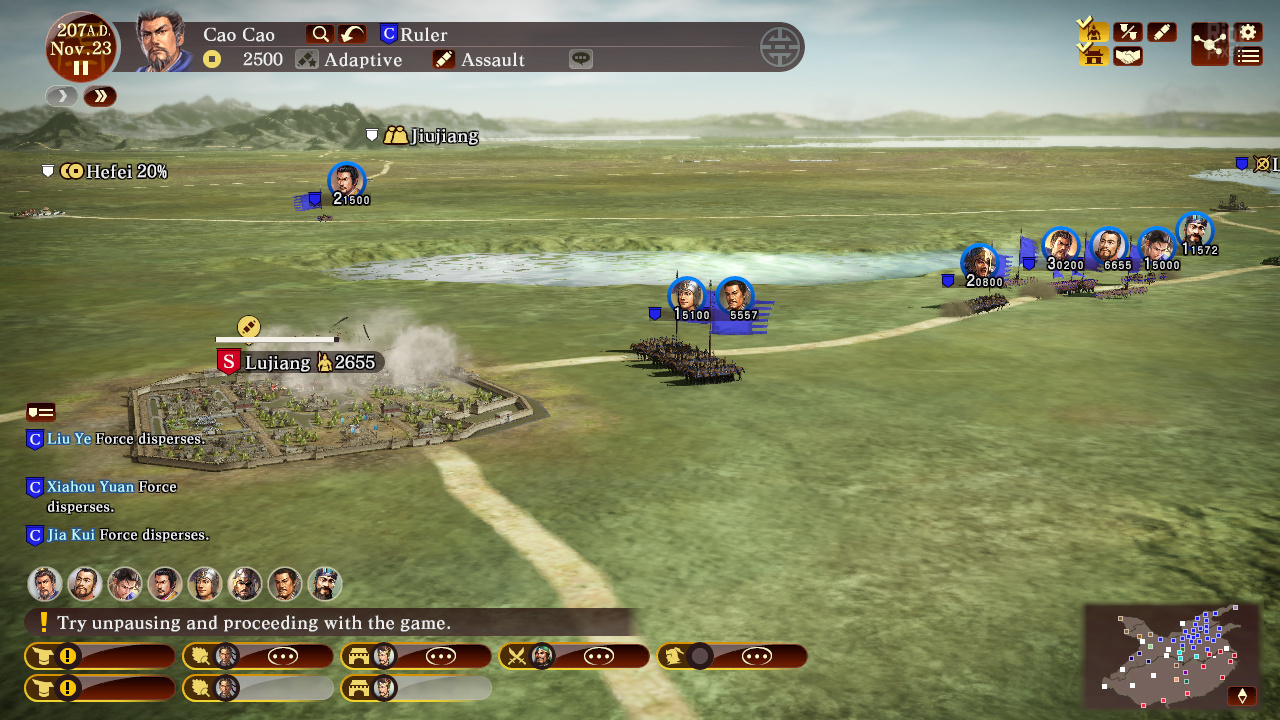
Task: Unpause using the date pause button
Action: point(81,68)
